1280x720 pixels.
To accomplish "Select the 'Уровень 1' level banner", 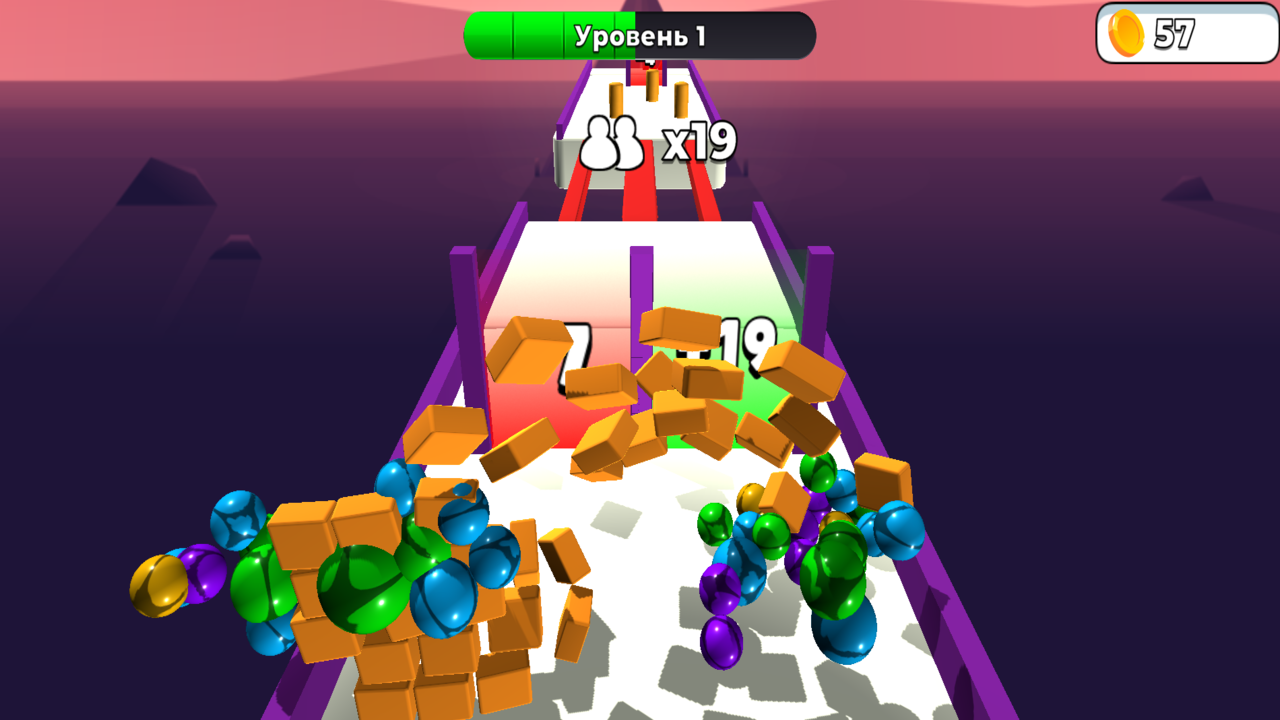I will coord(641,33).
